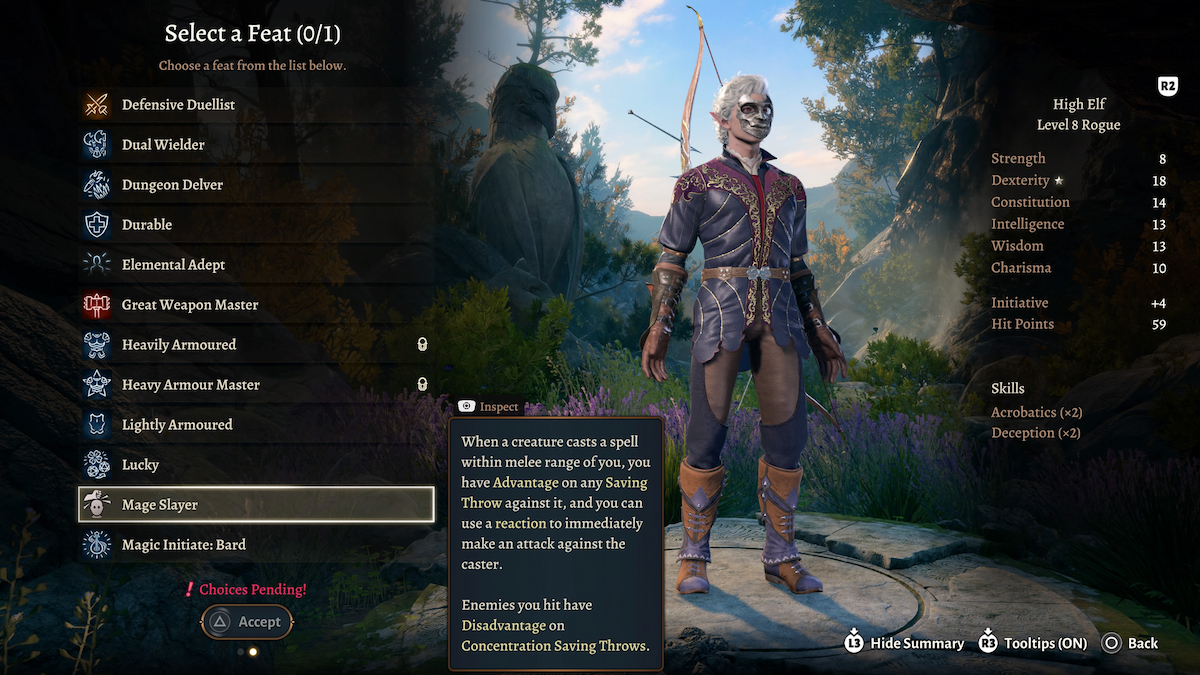Pick the Dungeon Delver feat
Image resolution: width=1200 pixels, height=675 pixels.
click(x=172, y=185)
